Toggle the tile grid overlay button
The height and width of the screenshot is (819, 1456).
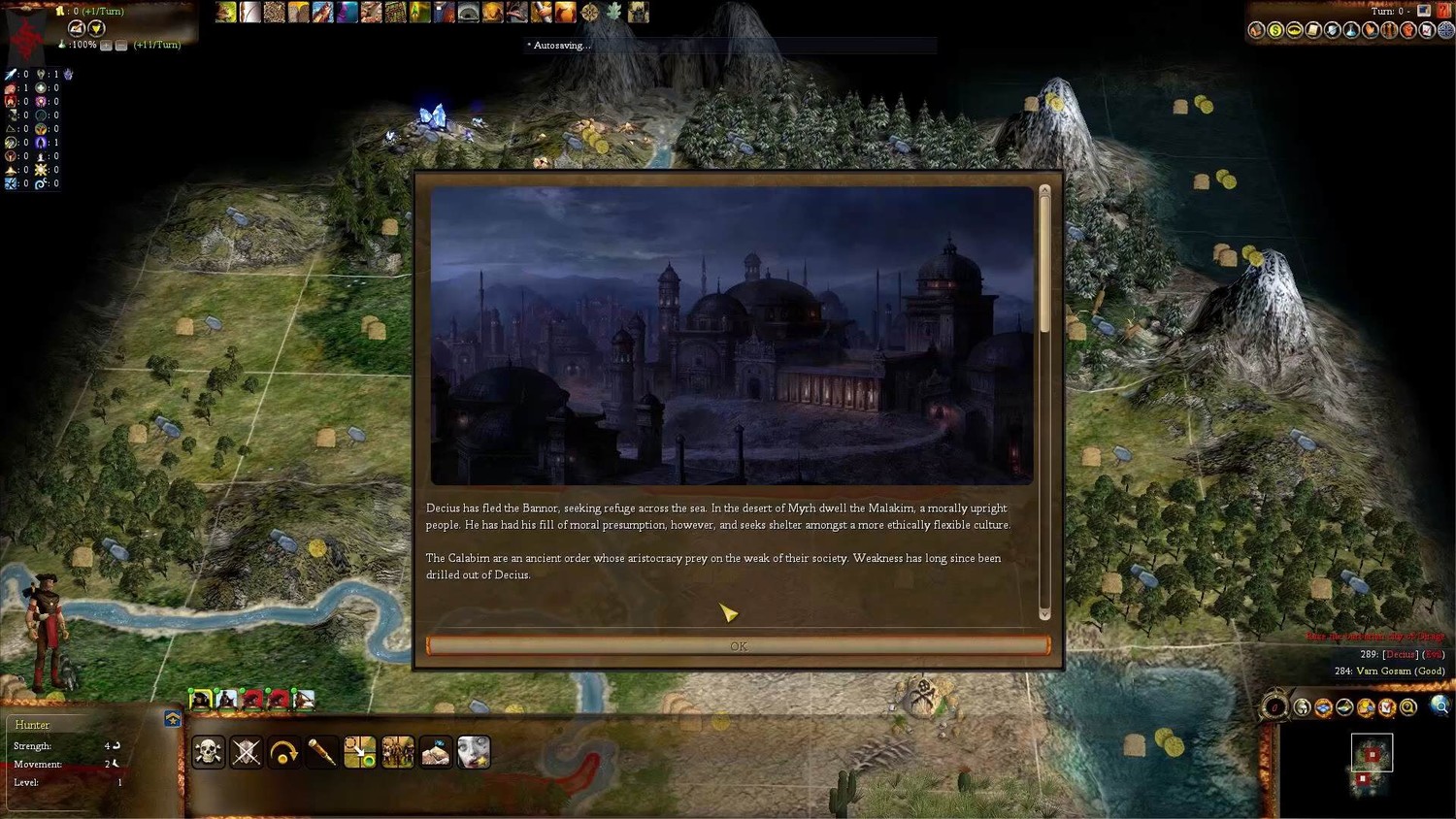tap(1324, 707)
